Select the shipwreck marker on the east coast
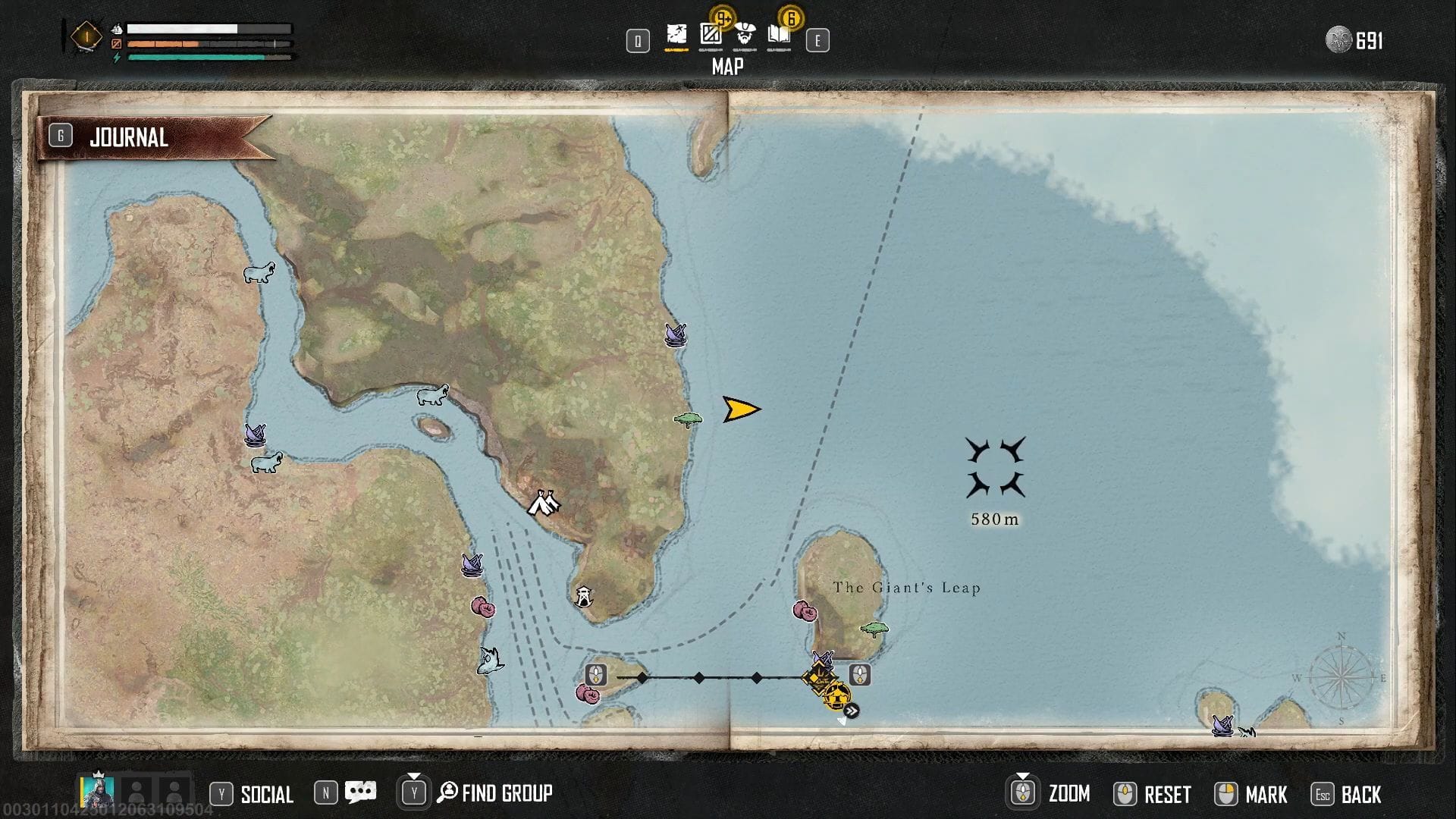This screenshot has width=1456, height=819. 675,334
